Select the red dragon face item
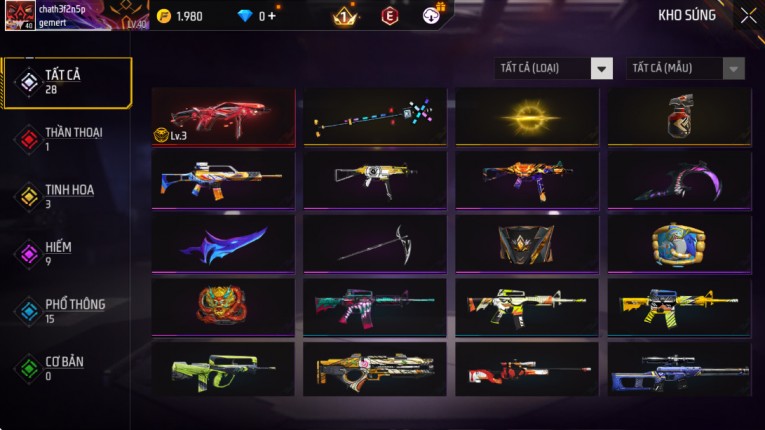The width and height of the screenshot is (765, 430). point(223,306)
